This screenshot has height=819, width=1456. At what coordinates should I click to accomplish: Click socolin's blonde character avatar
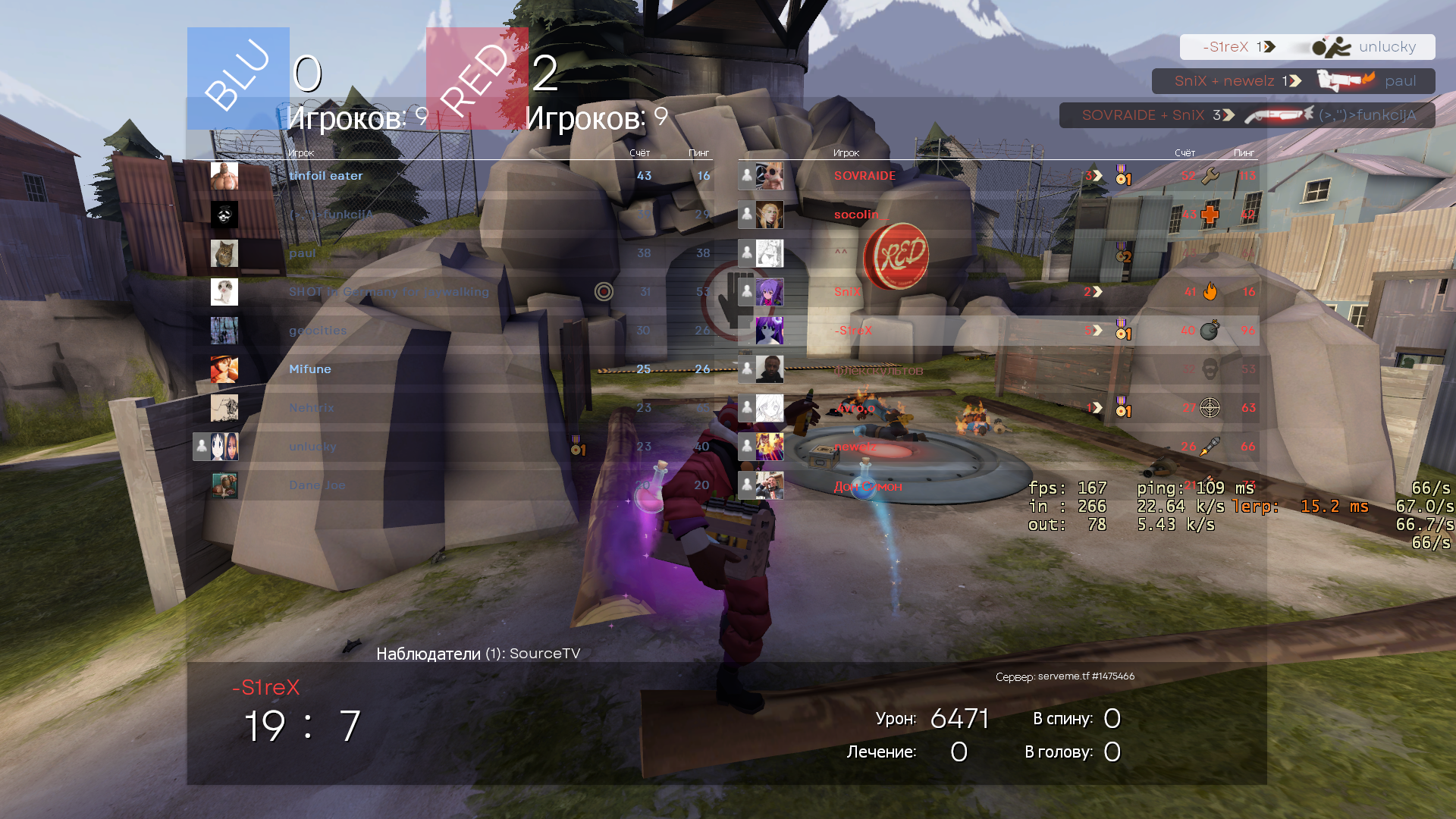(x=769, y=215)
